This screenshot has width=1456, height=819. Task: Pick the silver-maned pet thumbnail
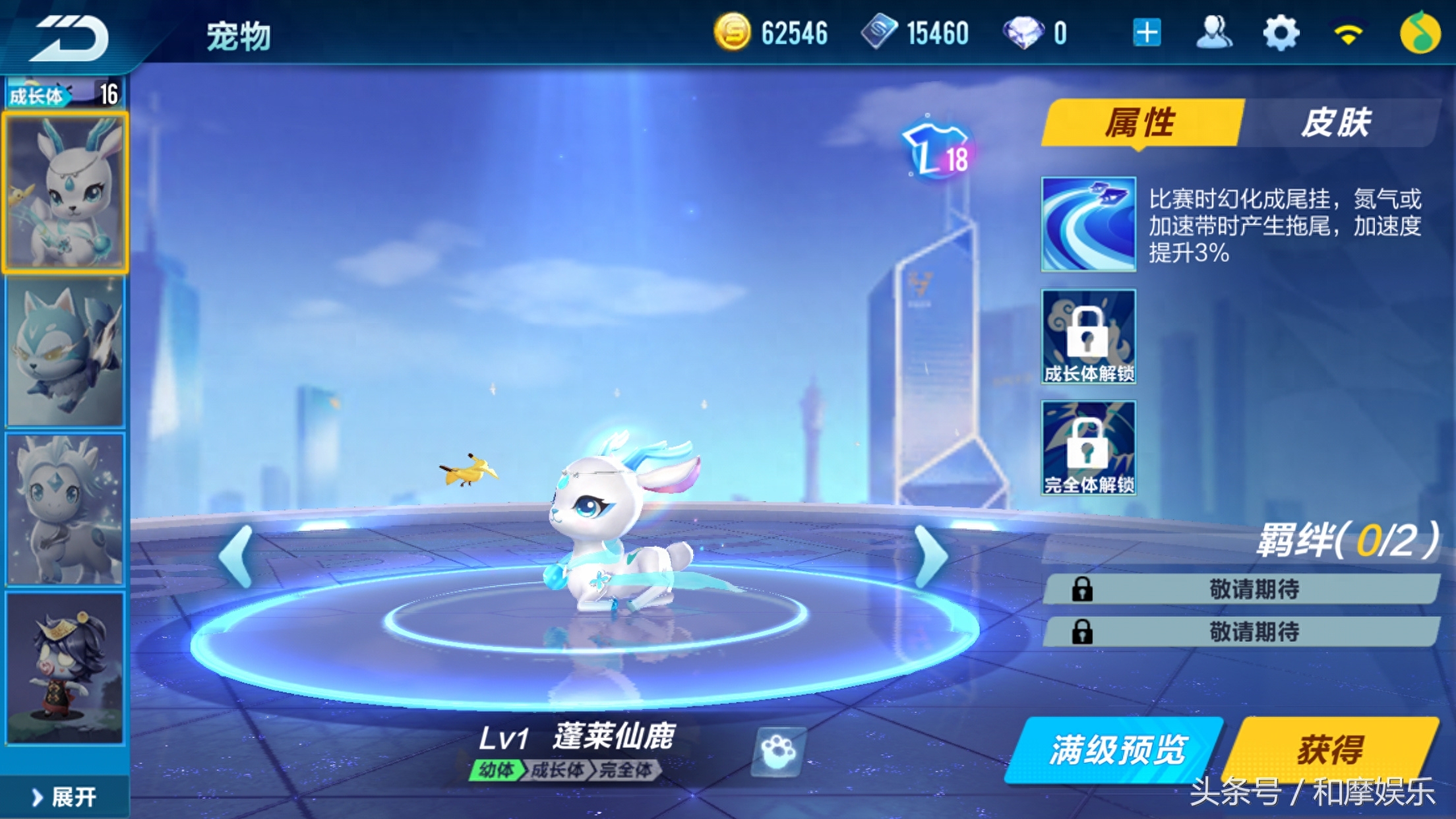point(65,509)
